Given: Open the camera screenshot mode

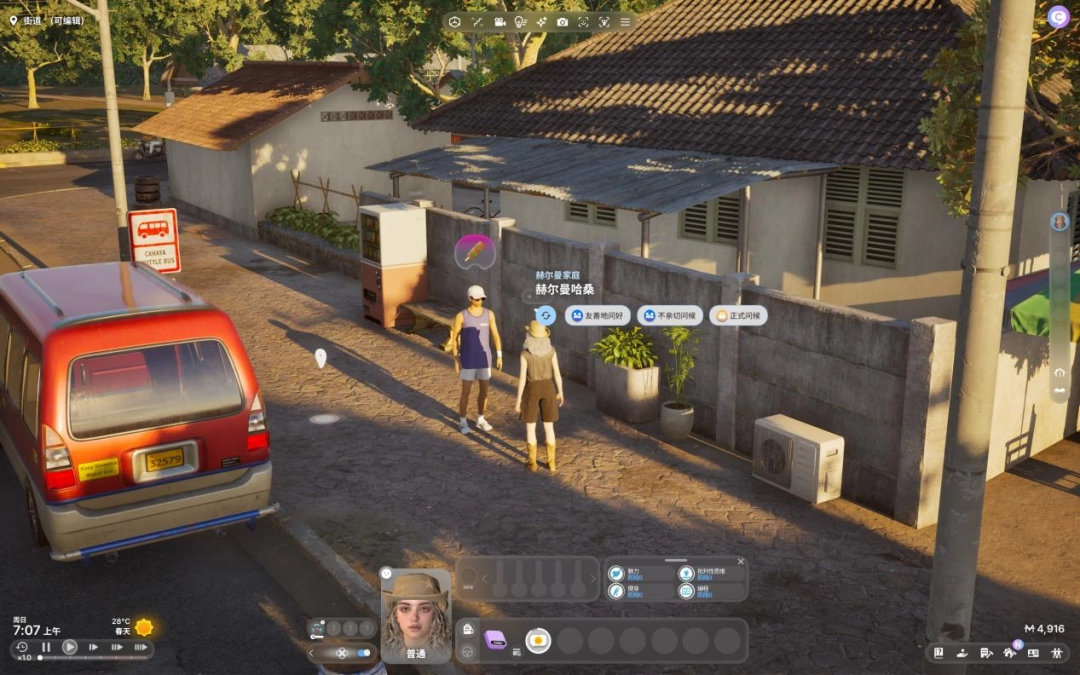Looking at the screenshot, I should click(x=562, y=22).
